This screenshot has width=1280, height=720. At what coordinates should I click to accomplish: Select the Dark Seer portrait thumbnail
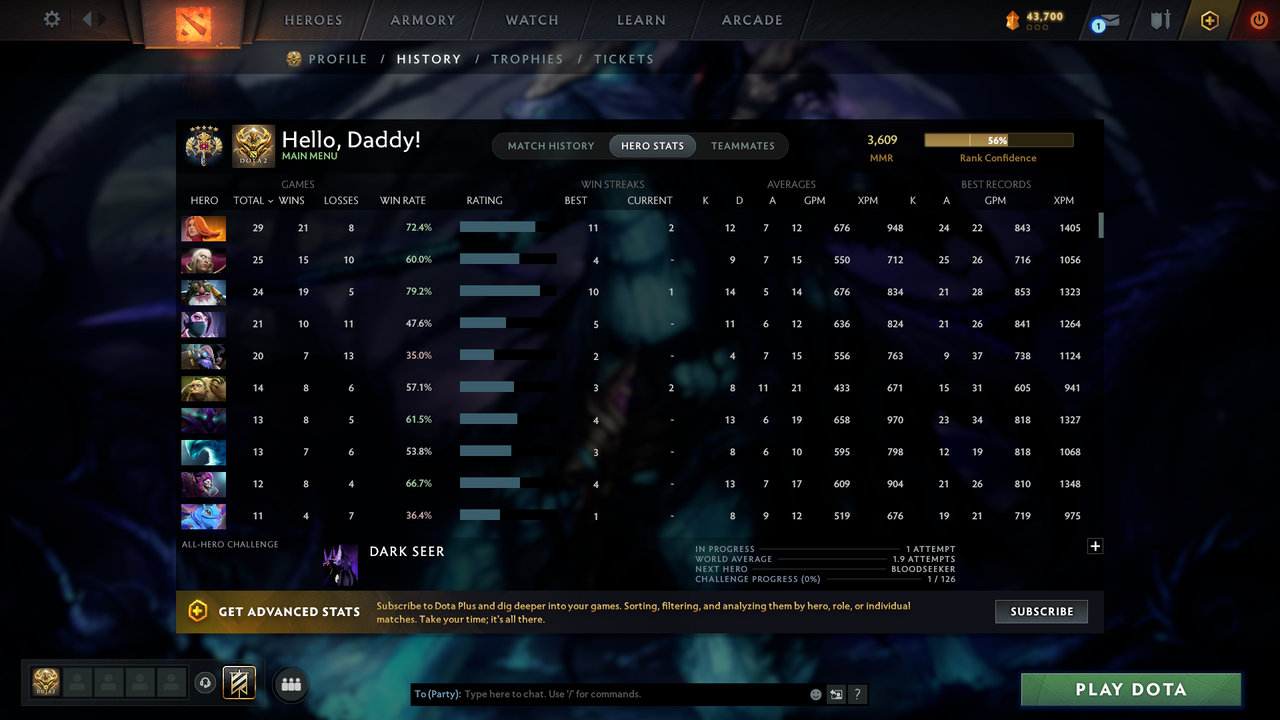click(x=341, y=564)
